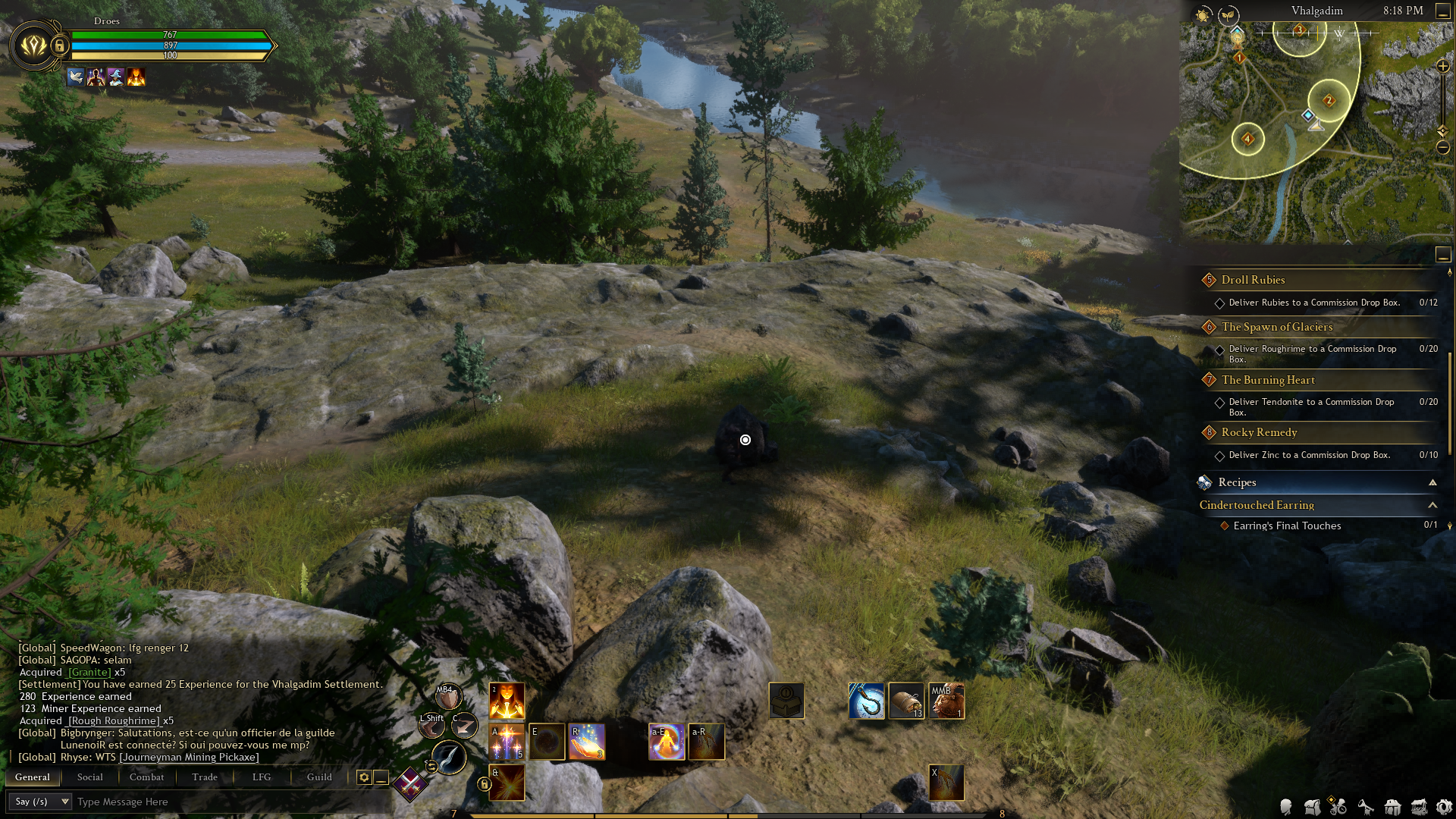Open chat settings gear icon
The height and width of the screenshot is (819, 1456).
pyautogui.click(x=364, y=777)
